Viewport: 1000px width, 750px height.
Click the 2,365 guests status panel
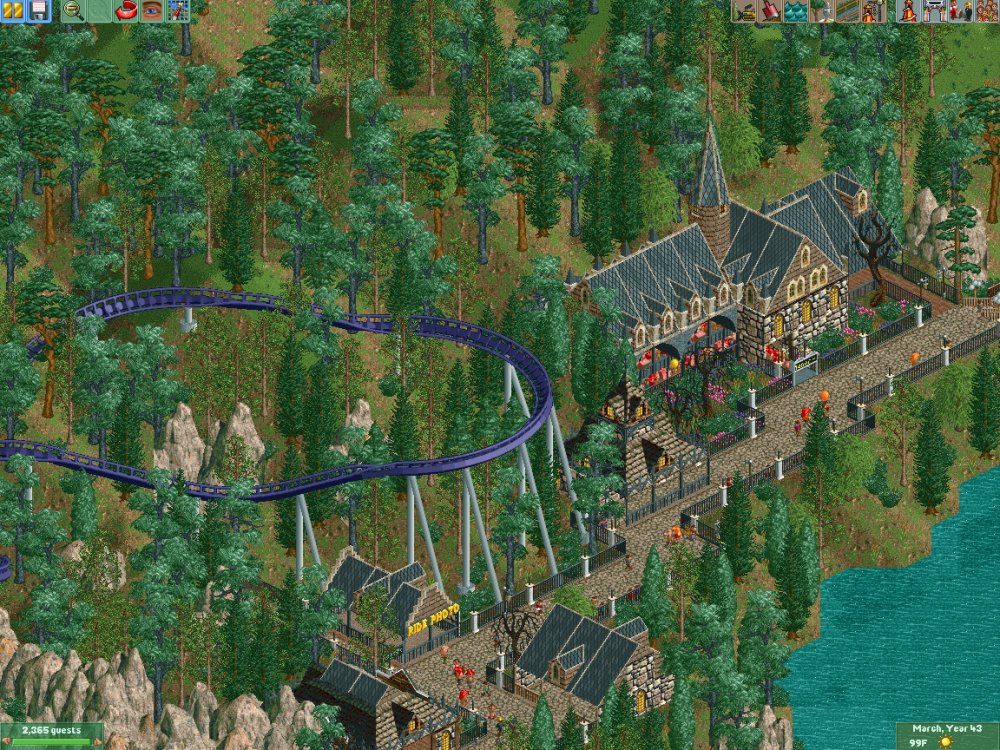(52, 730)
